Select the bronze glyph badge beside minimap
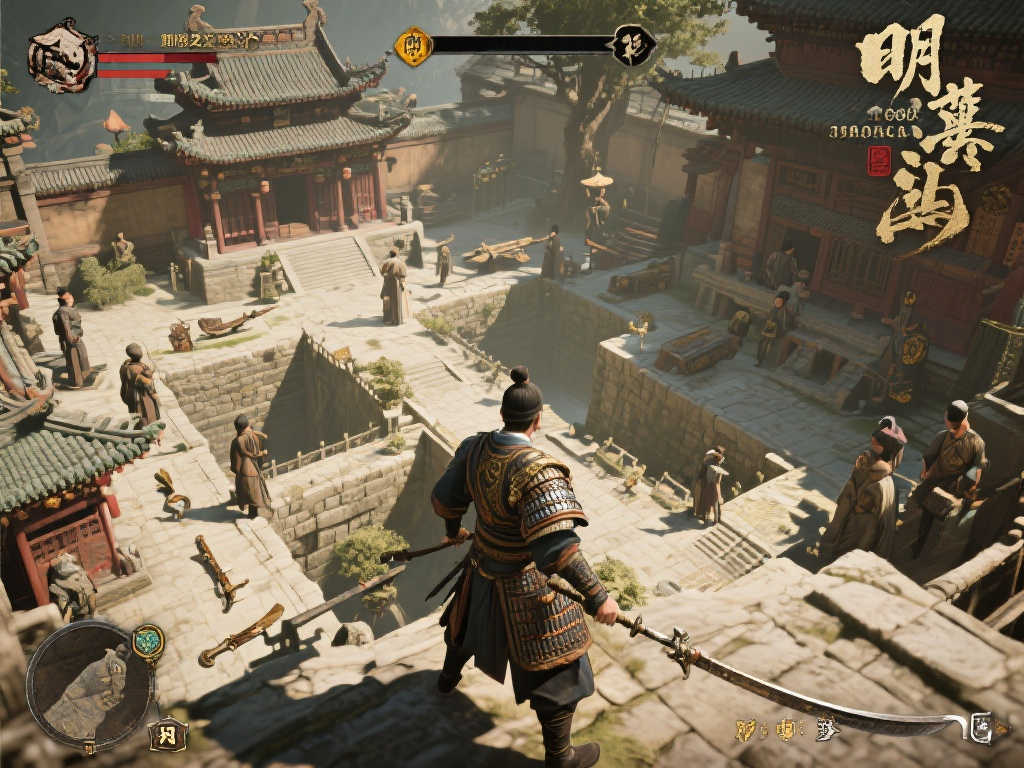This screenshot has height=768, width=1024. (168, 735)
